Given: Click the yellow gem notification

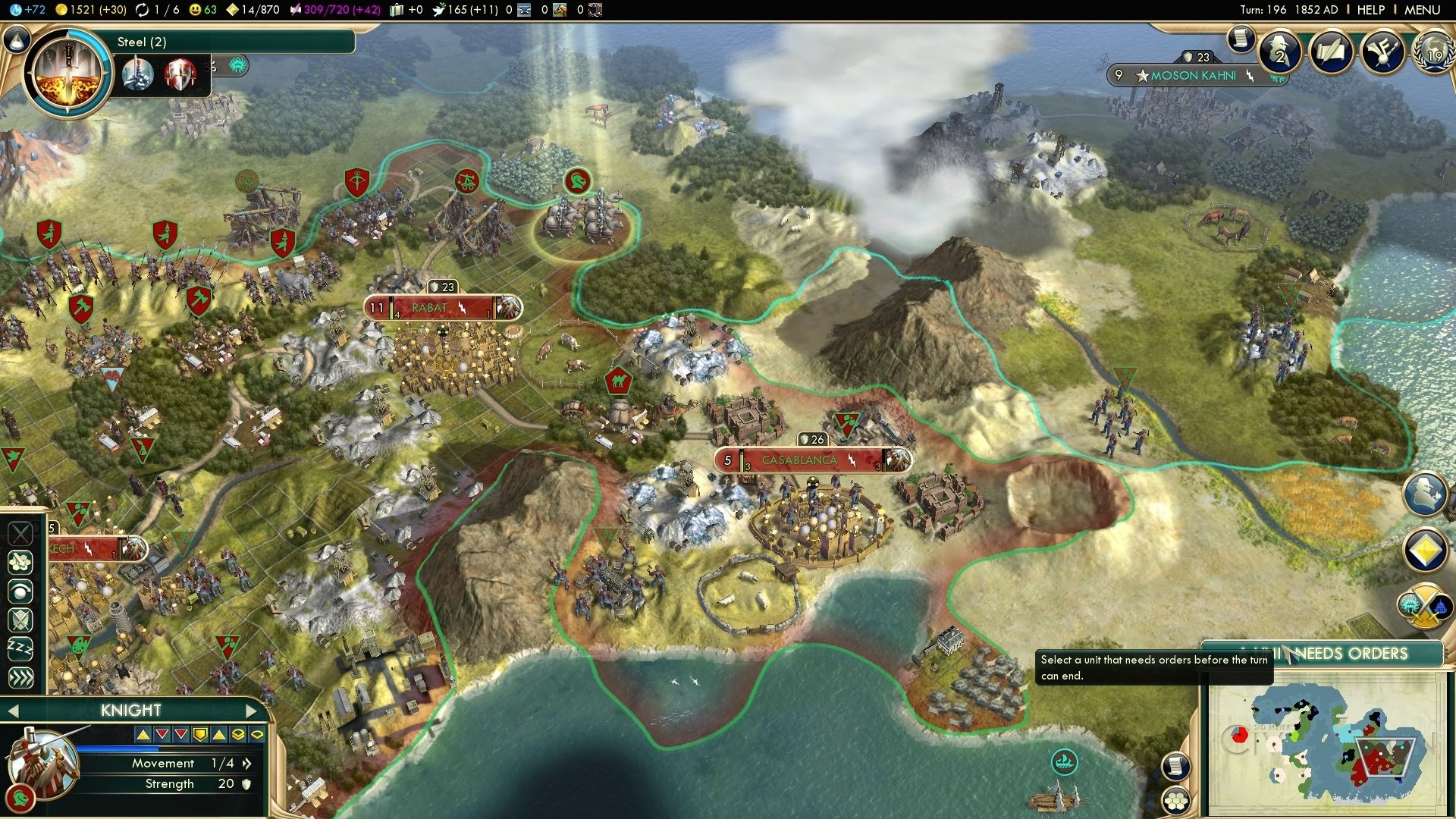Looking at the screenshot, I should pos(1425,550).
